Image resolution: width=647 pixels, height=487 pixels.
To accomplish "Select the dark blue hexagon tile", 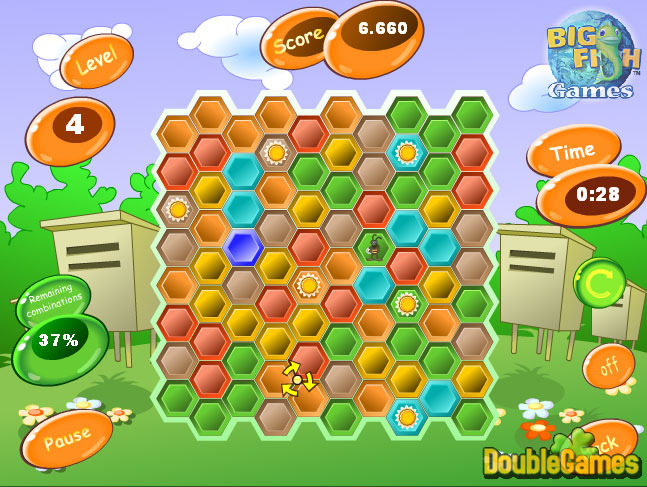I will click(242, 247).
